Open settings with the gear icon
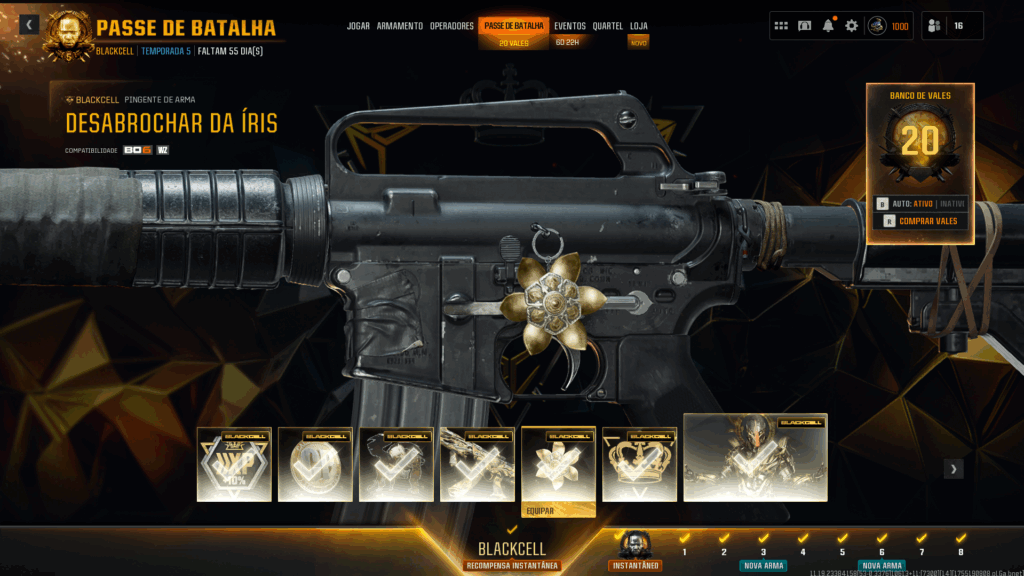1024x576 pixels. point(851,26)
